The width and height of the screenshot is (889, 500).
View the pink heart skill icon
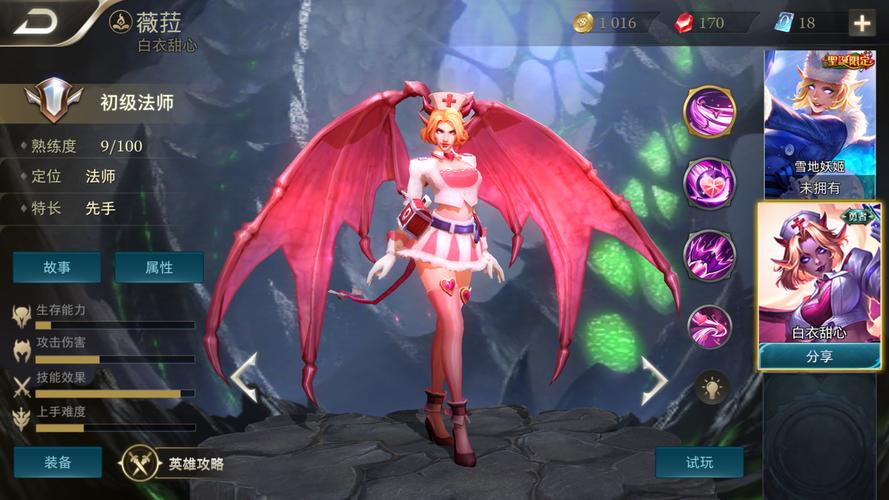click(x=709, y=183)
